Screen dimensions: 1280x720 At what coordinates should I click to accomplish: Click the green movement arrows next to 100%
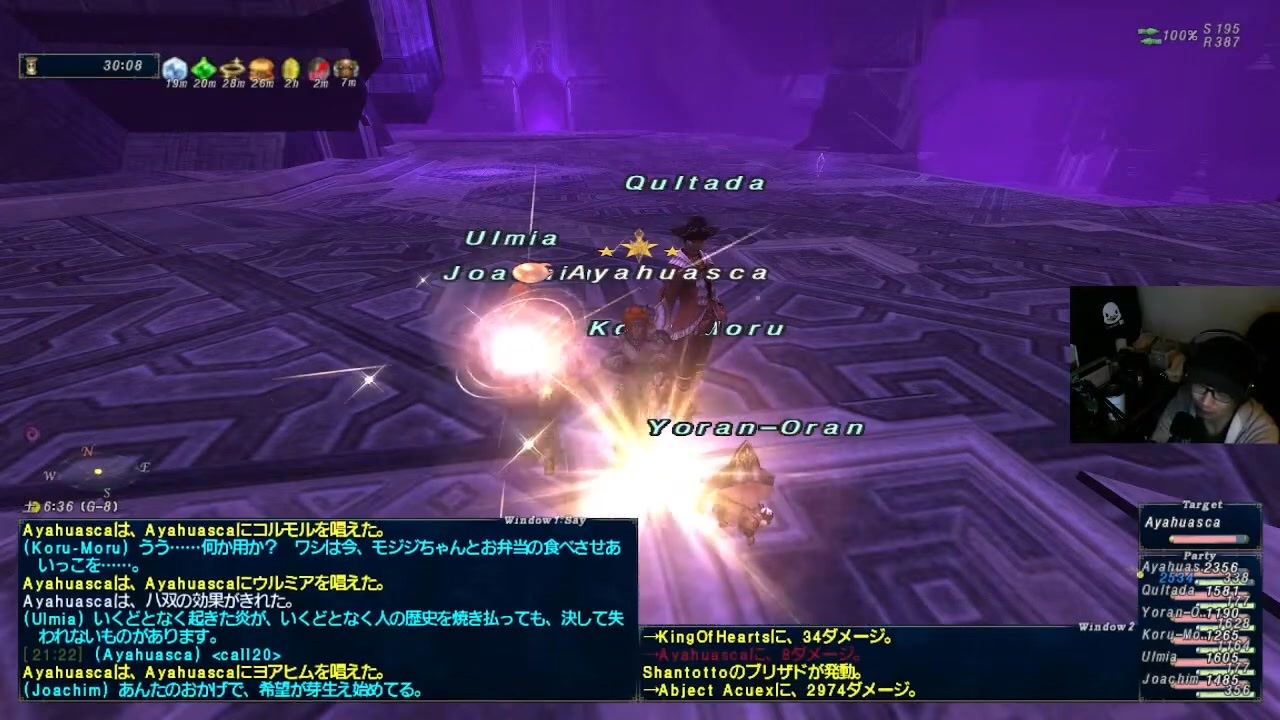tap(1148, 33)
